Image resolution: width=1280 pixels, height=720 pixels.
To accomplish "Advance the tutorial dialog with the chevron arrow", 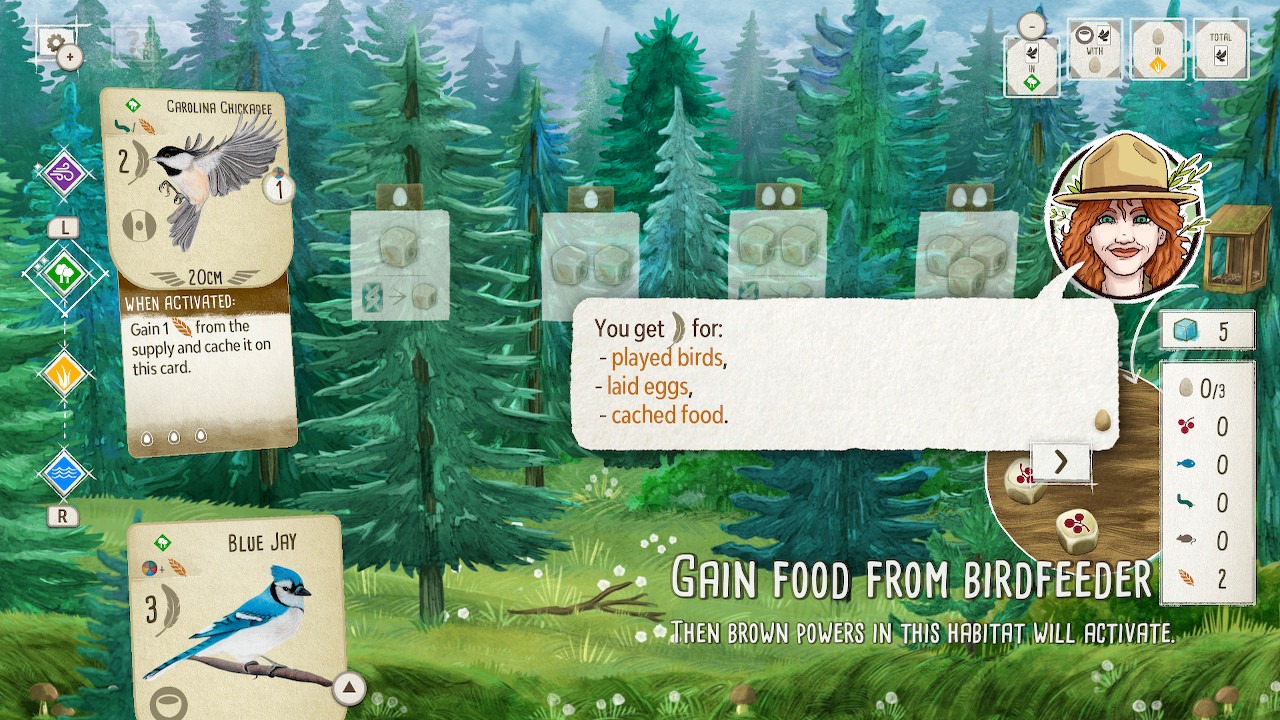I will click(x=1060, y=462).
